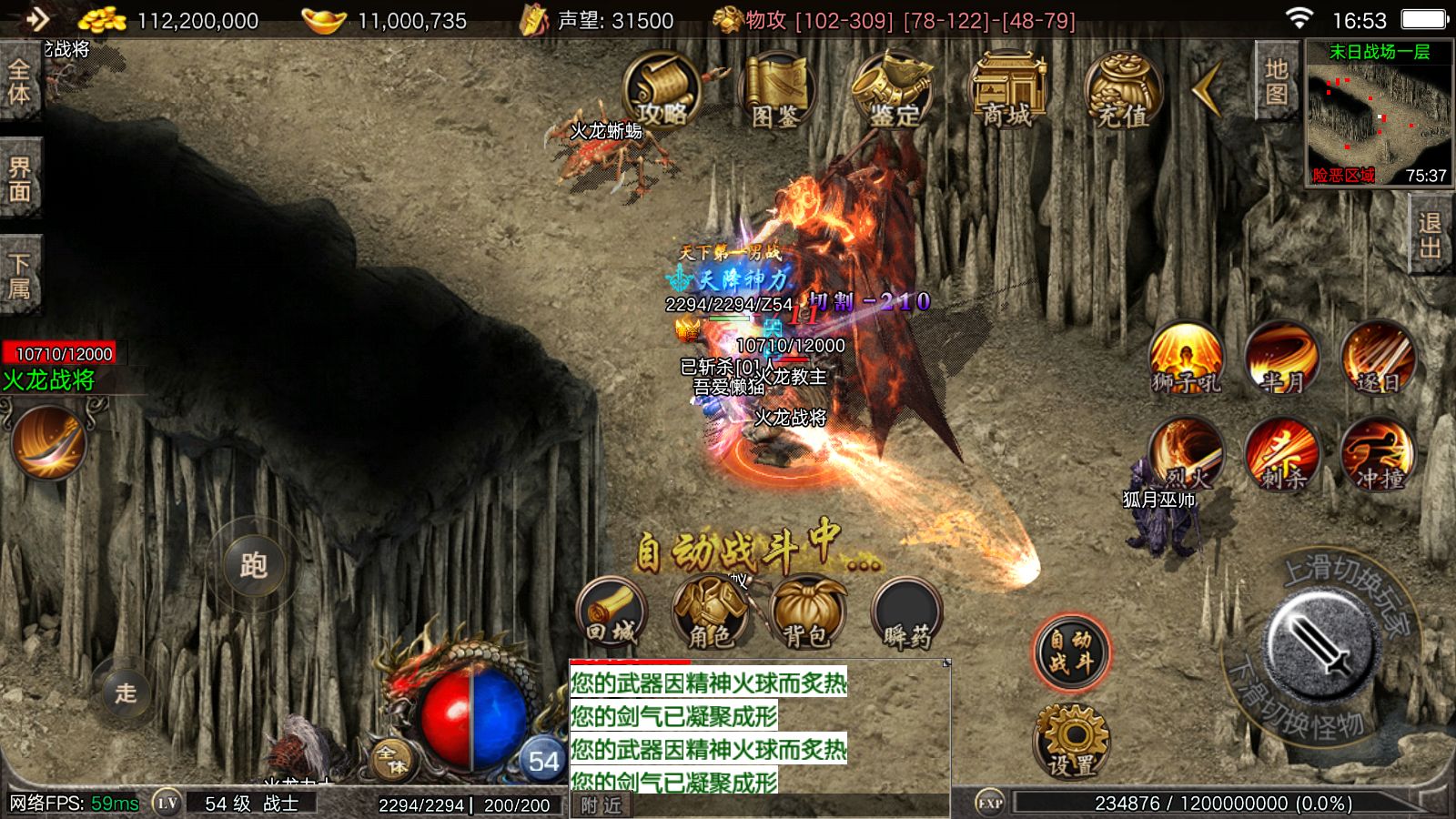Screen dimensions: 1456x819
Task: Click the 末日战场一层 minimap
Action: click(x=1379, y=114)
